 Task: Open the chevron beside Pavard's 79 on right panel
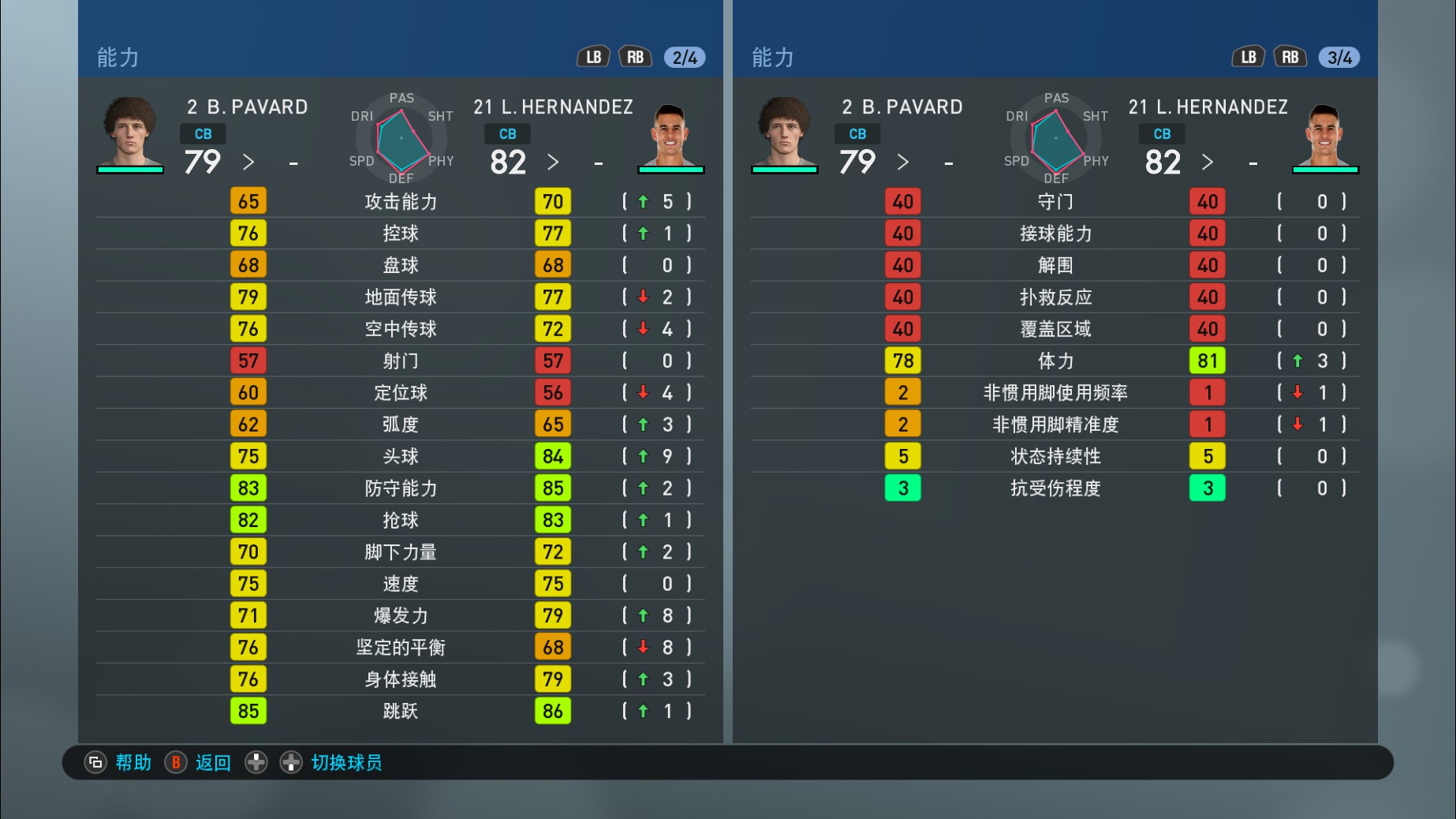click(x=903, y=162)
